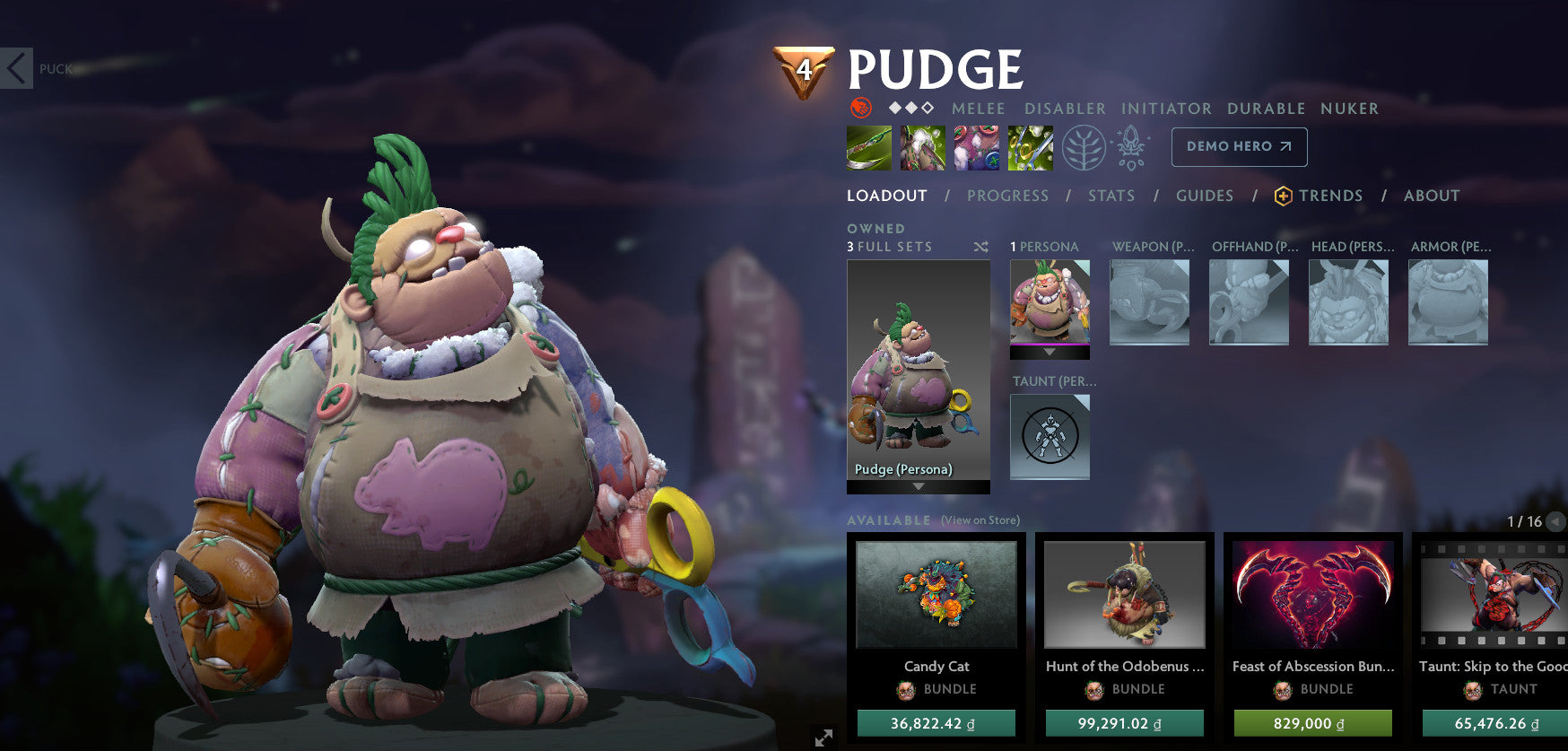This screenshot has width=1568, height=751.
Task: Click the level 4 hero badge above Pudge's name
Action: (x=805, y=70)
